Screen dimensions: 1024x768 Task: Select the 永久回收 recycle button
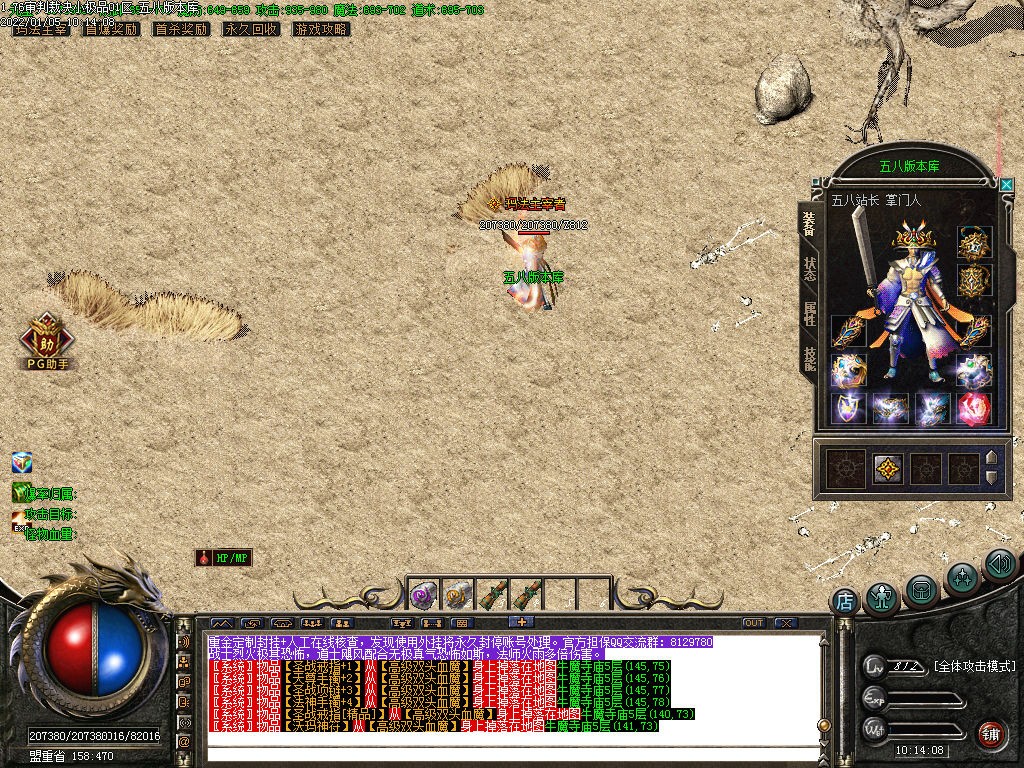click(251, 29)
